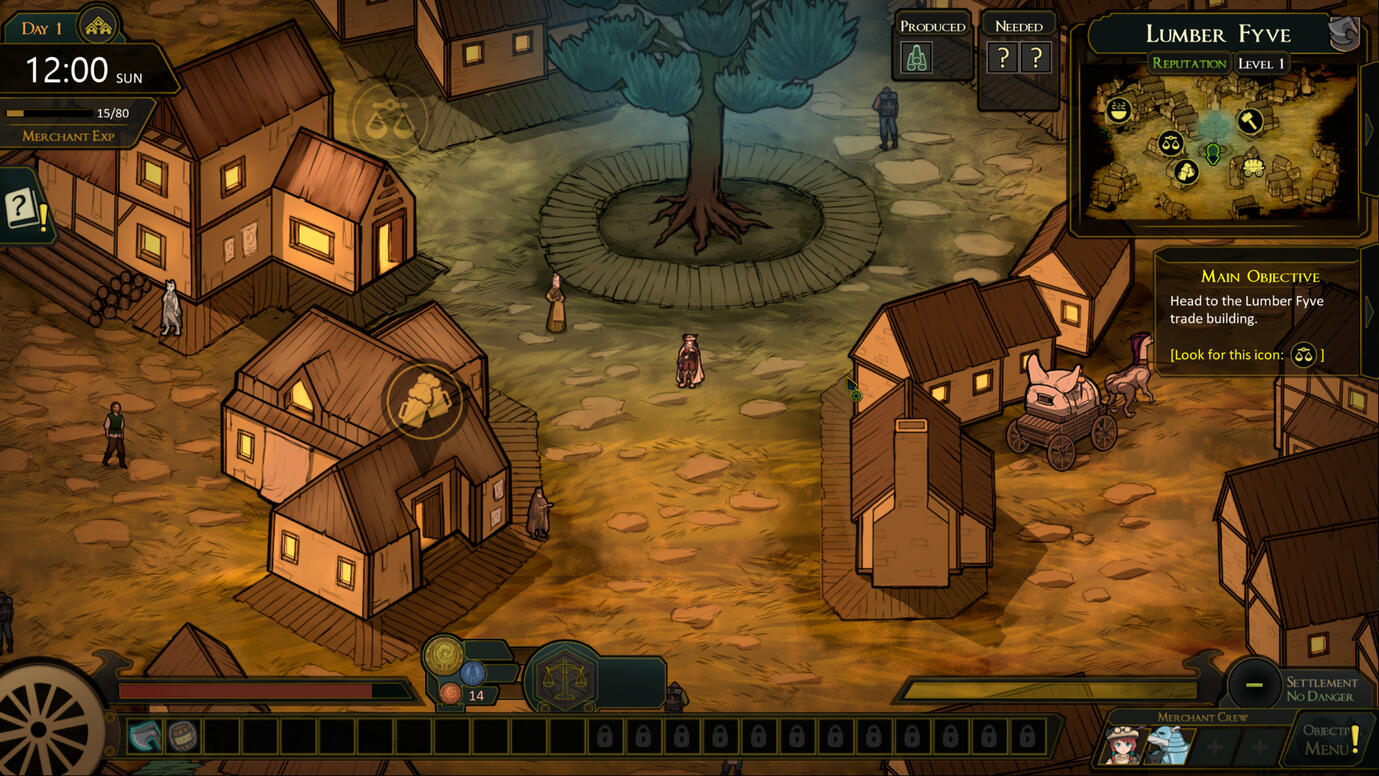Screen dimensions: 1379x776
Task: Click the scales trade marker on the minimap
Action: coord(1170,143)
